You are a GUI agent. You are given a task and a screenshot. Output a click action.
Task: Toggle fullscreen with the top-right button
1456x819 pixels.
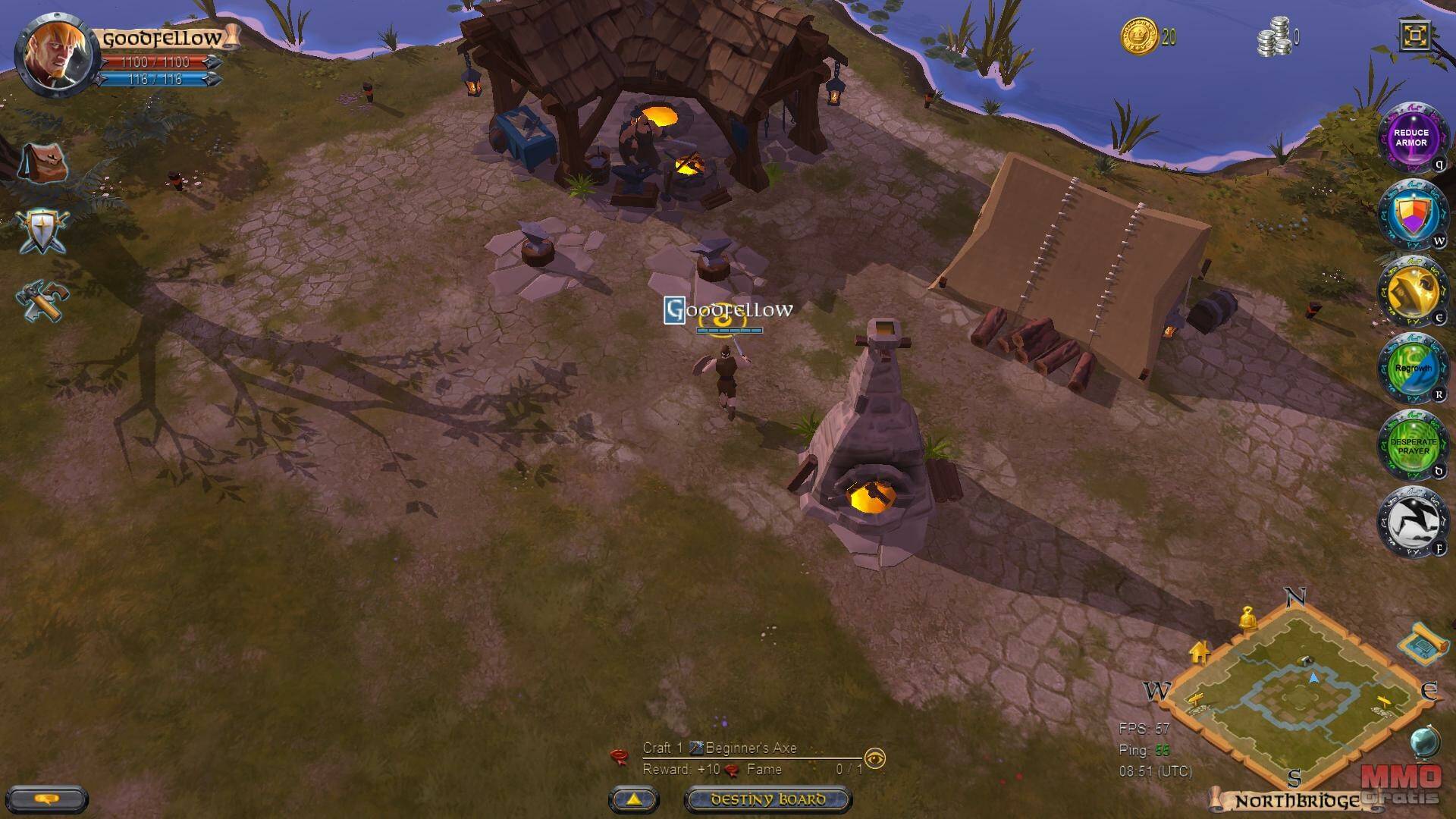(1415, 36)
